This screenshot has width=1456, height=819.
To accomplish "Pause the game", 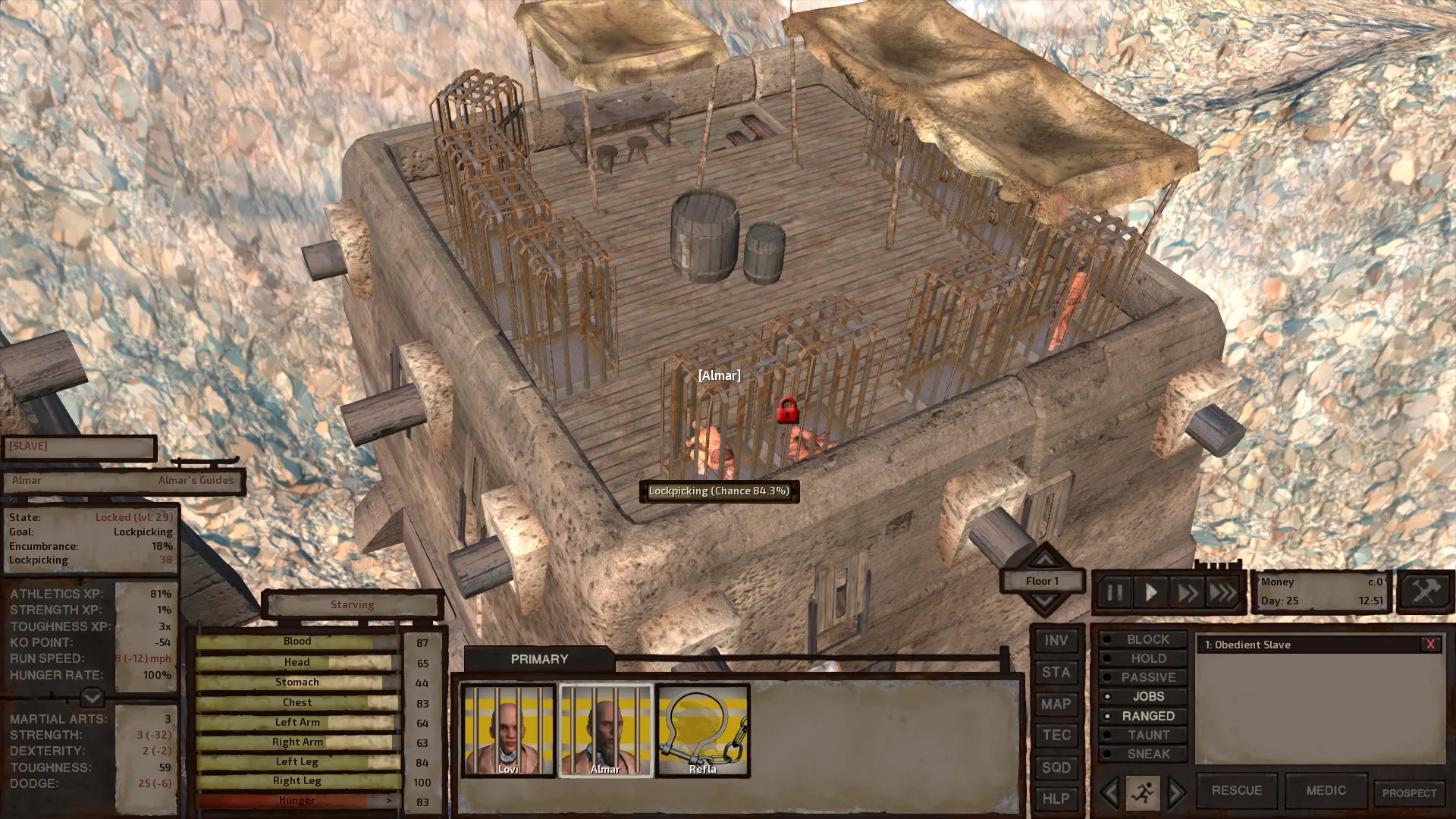I will tap(1114, 592).
